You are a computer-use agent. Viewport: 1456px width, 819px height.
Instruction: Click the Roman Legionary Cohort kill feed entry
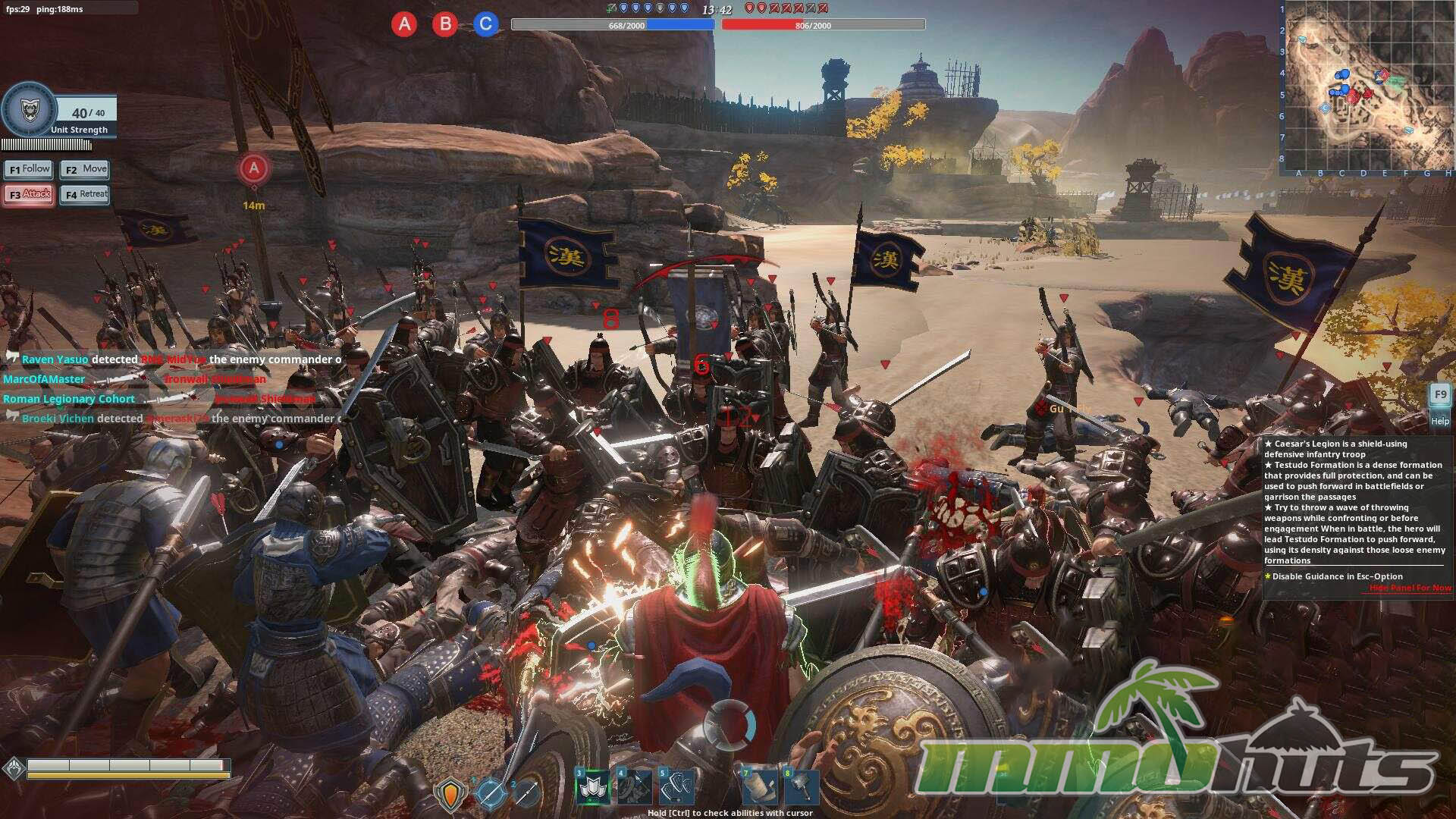(x=69, y=399)
